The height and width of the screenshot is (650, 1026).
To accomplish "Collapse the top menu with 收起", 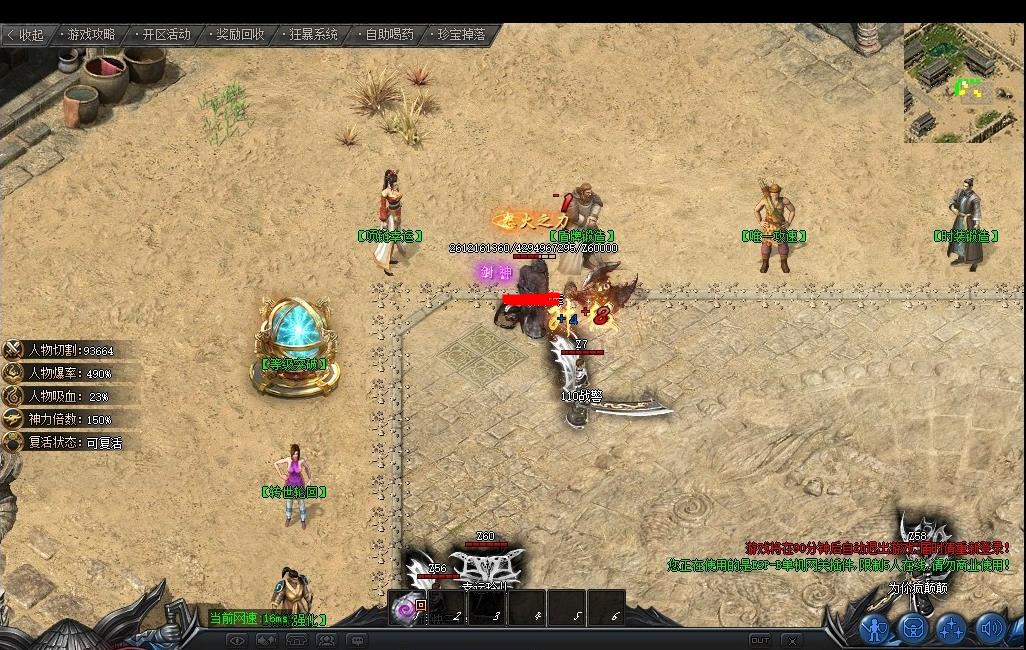I will [x=25, y=35].
